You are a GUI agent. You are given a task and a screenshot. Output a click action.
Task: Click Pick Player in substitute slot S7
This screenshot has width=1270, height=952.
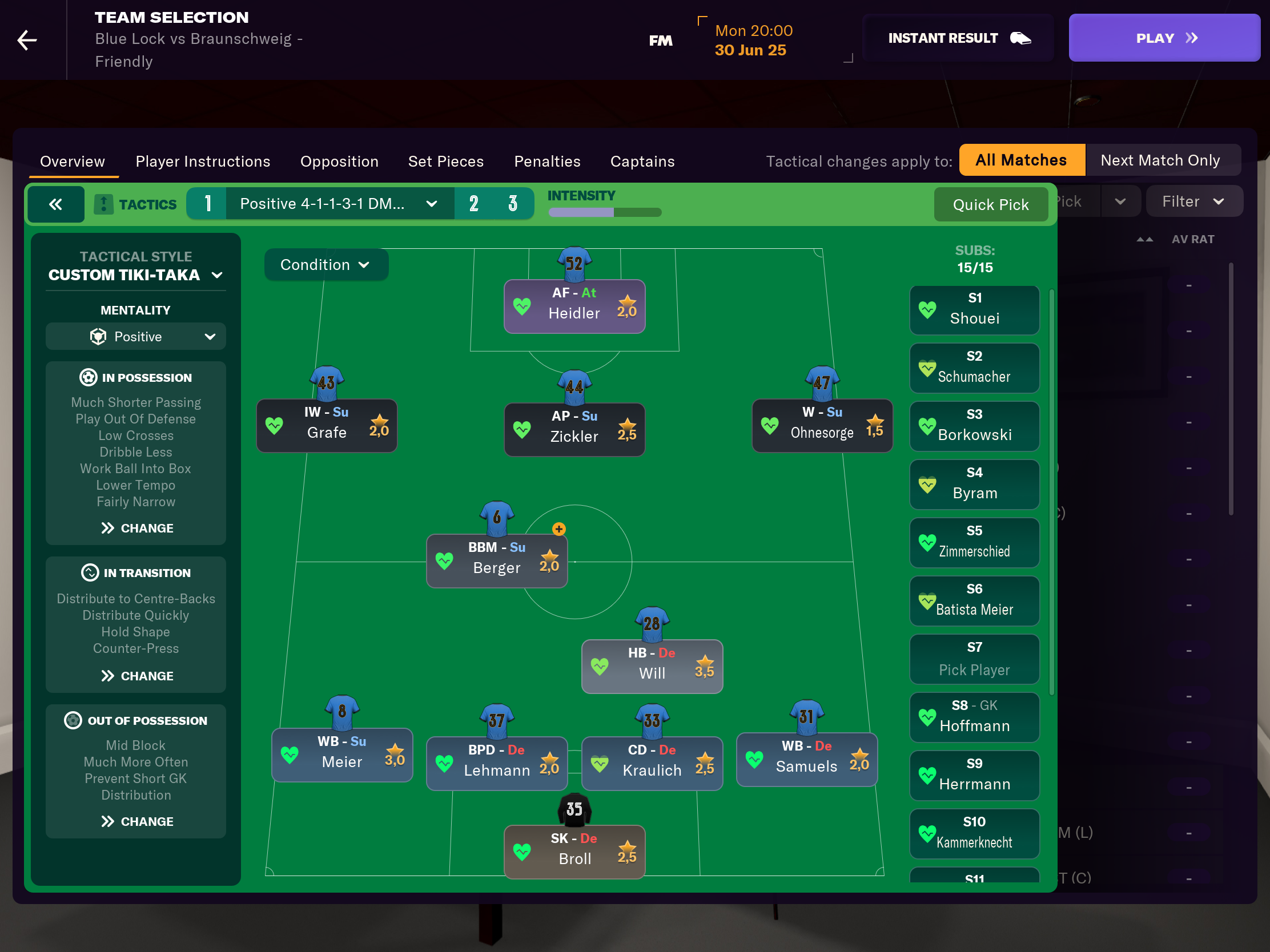click(974, 659)
